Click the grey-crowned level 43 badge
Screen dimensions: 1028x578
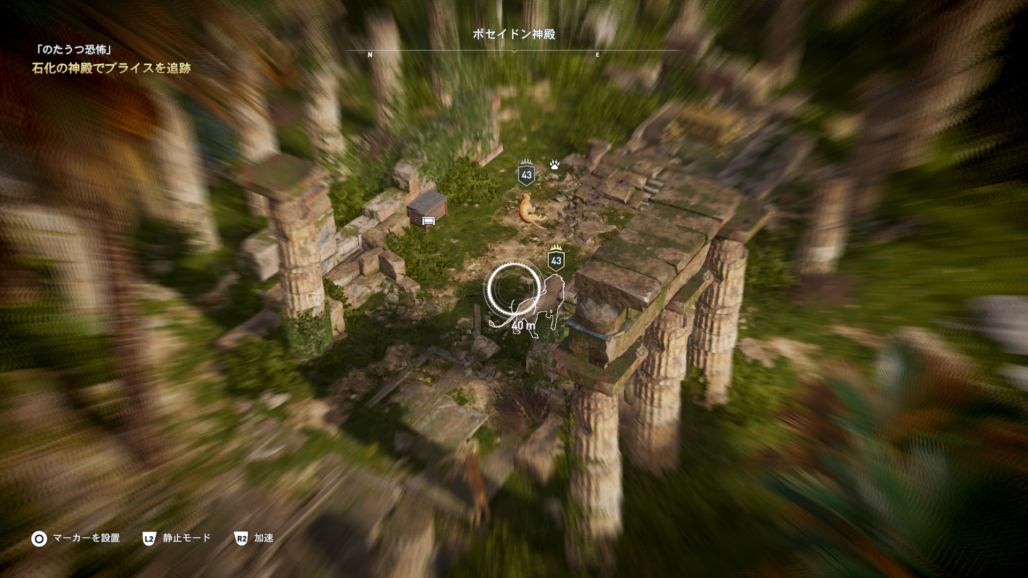(526, 173)
